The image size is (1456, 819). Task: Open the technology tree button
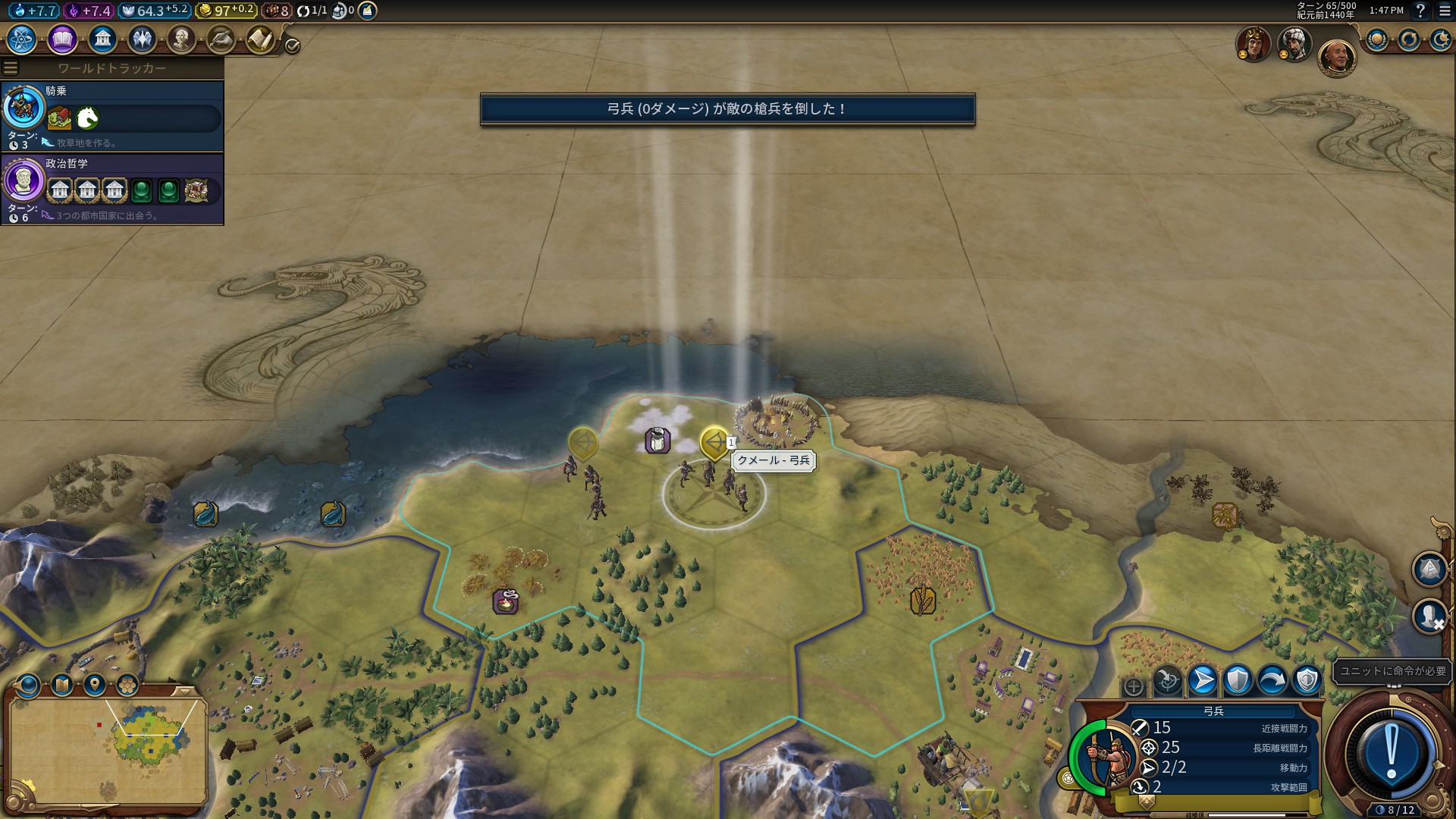tap(22, 39)
